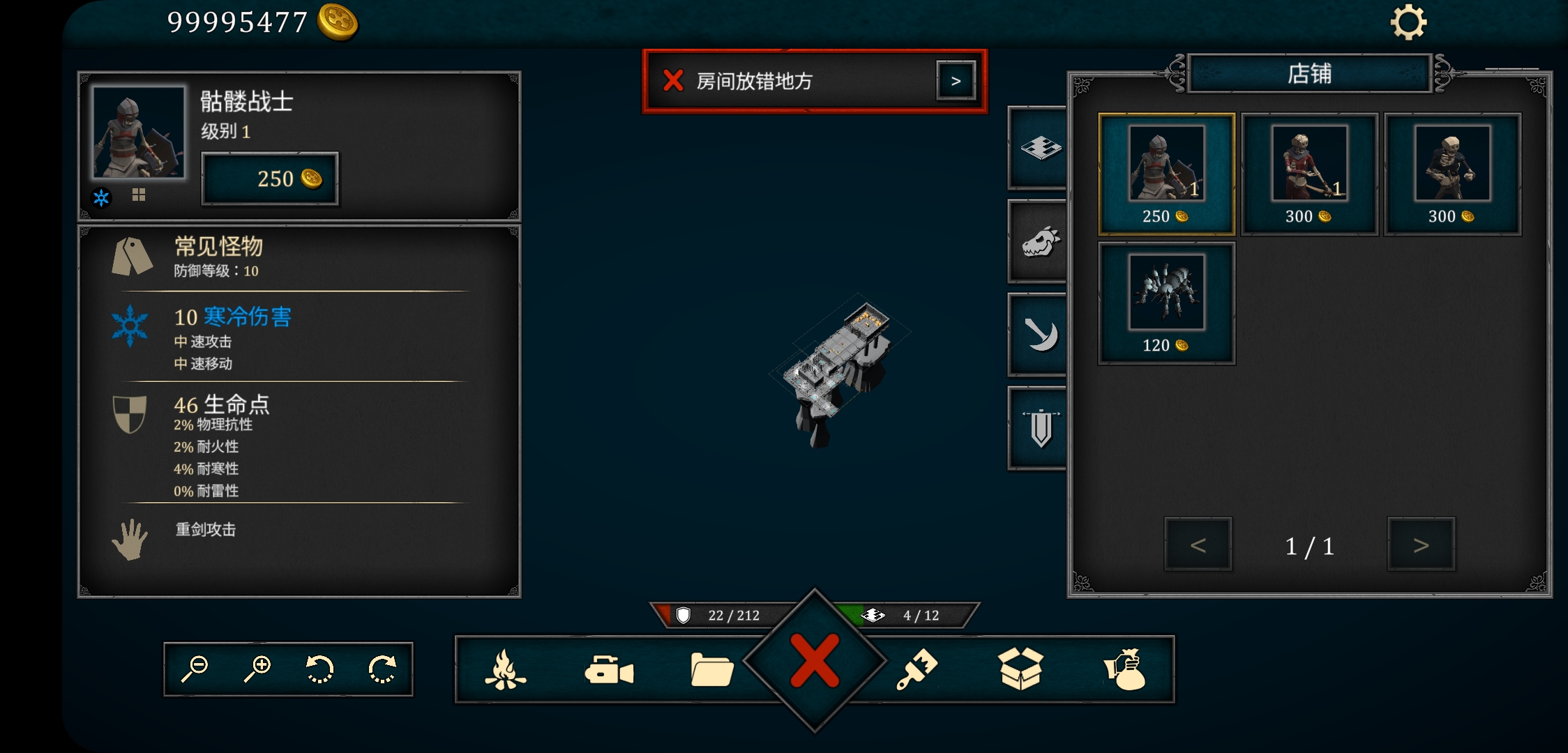Viewport: 1568px width, 753px height.
Task: Go to the previous shop page
Action: pos(1198,545)
